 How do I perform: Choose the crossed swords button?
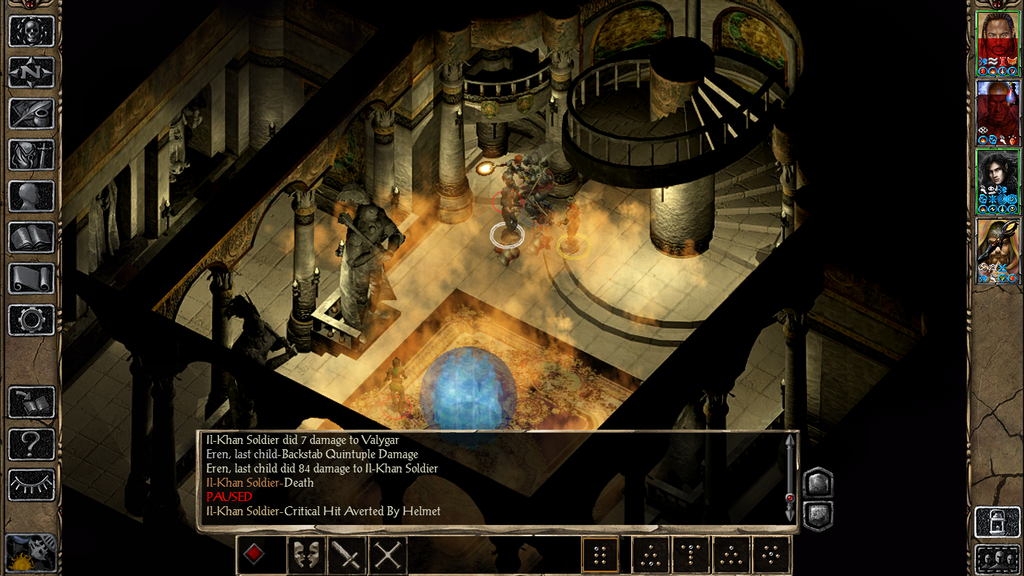[387, 554]
